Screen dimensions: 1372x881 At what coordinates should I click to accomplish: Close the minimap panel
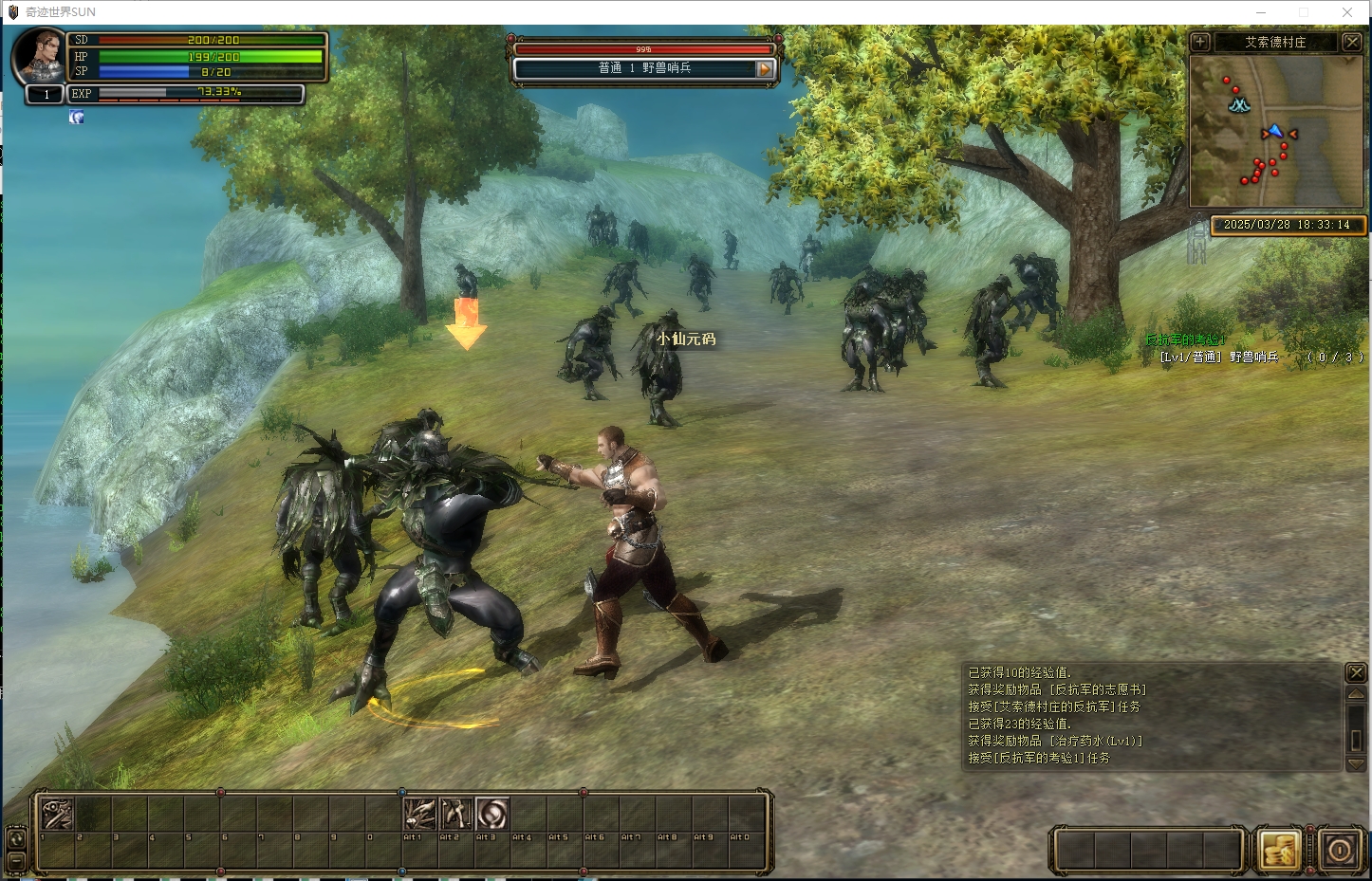(1352, 42)
